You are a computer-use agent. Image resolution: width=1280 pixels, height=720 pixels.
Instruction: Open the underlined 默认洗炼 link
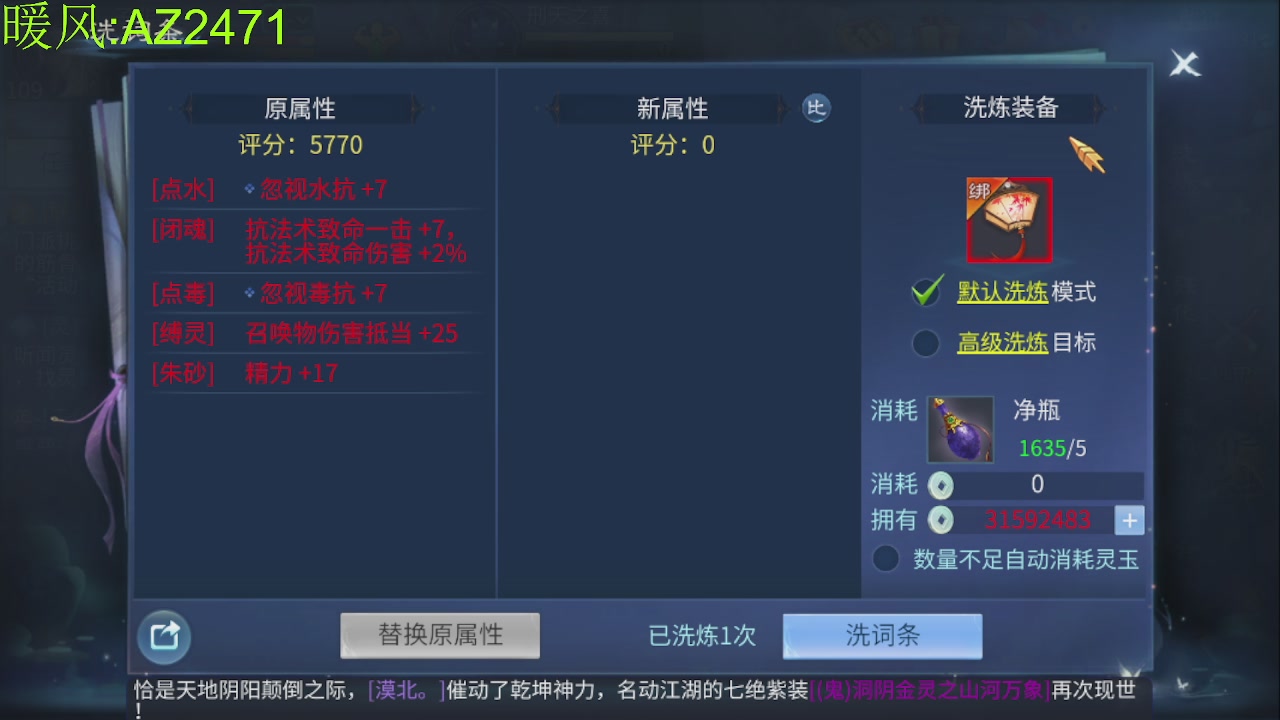[1000, 291]
